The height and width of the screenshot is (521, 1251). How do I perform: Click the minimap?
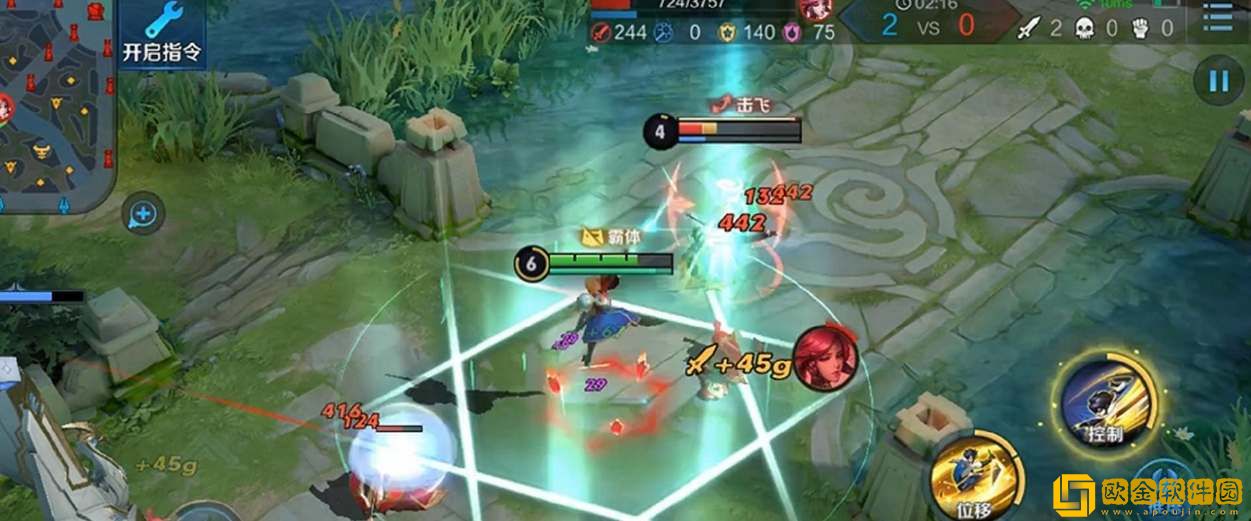(55, 105)
